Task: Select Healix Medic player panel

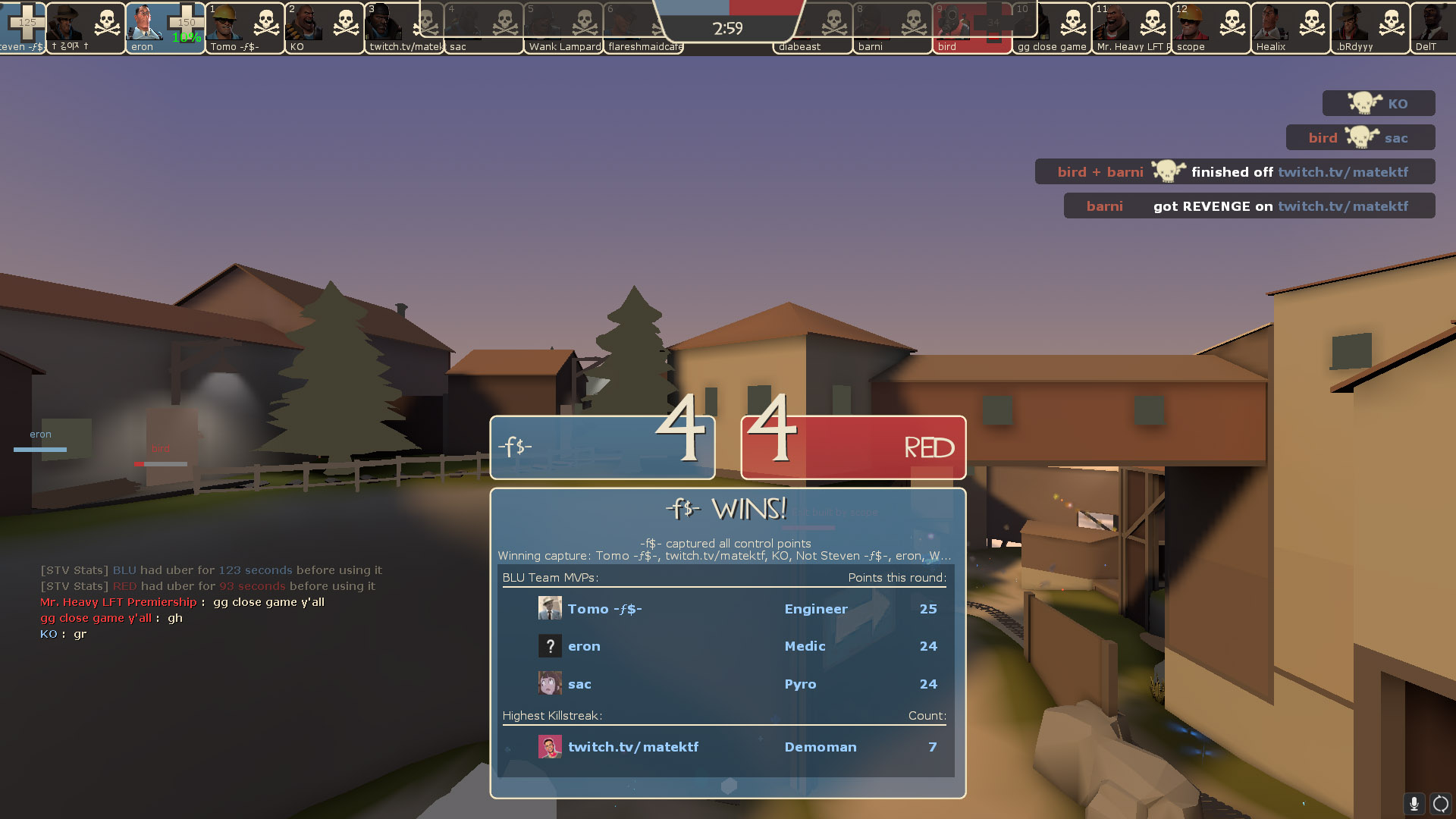Action: click(x=1291, y=27)
